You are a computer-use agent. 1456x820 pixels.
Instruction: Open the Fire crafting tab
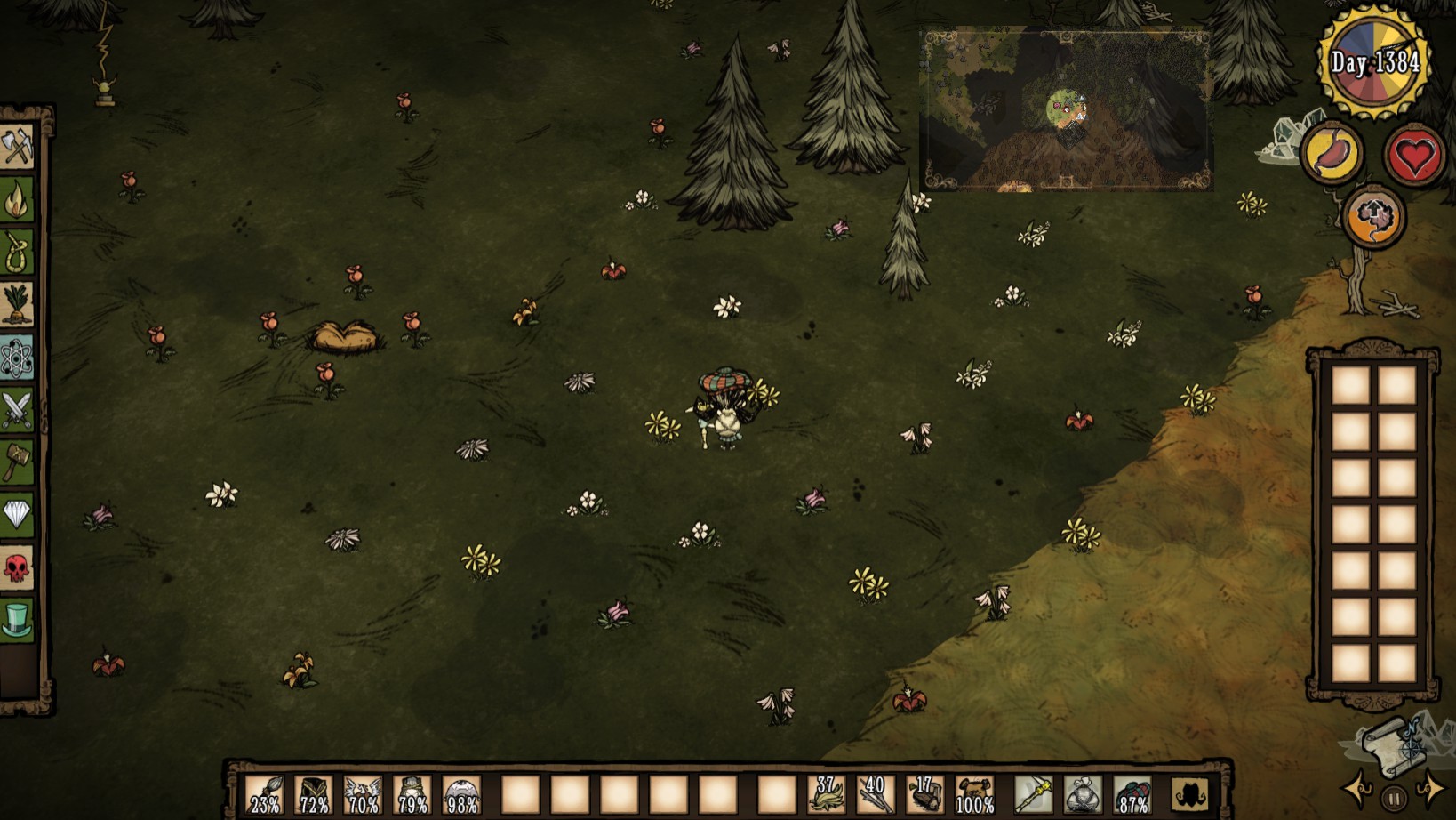pyautogui.click(x=18, y=199)
